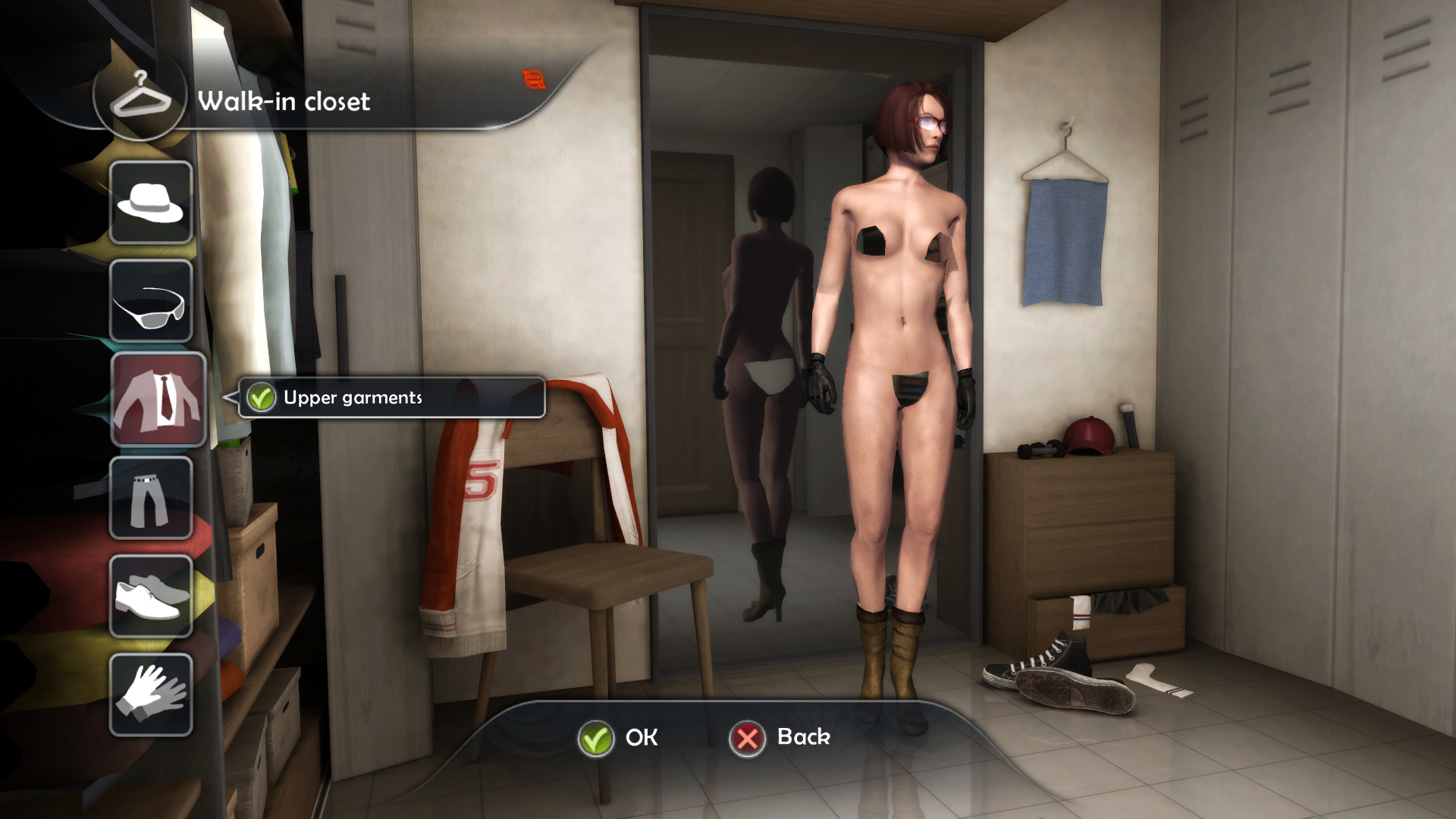
Task: Open the sunglasses eyewear category
Action: [151, 301]
